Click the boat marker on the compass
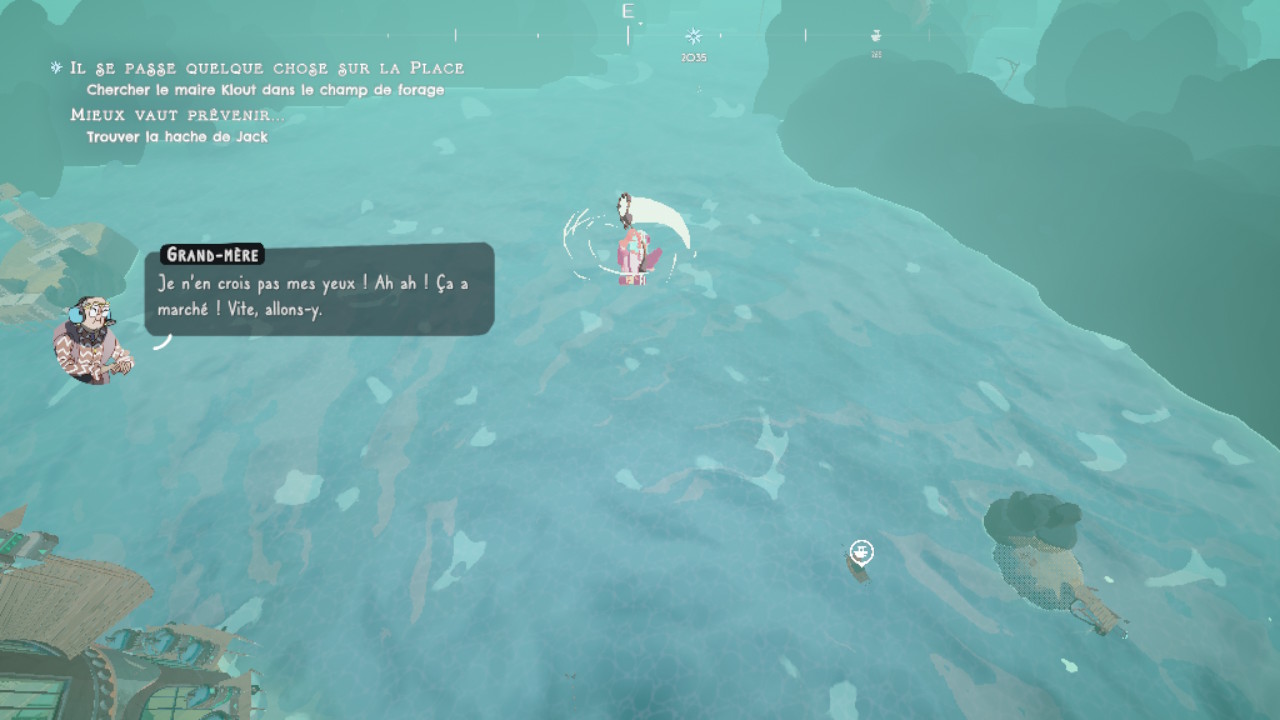1280x720 pixels. tap(876, 36)
